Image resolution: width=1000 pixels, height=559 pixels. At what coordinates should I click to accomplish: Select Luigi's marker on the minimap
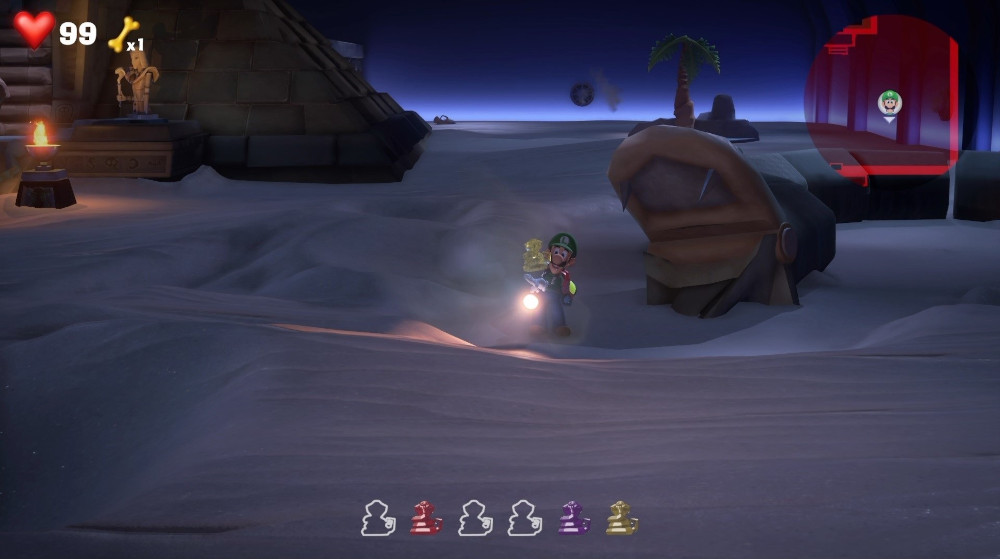click(889, 102)
